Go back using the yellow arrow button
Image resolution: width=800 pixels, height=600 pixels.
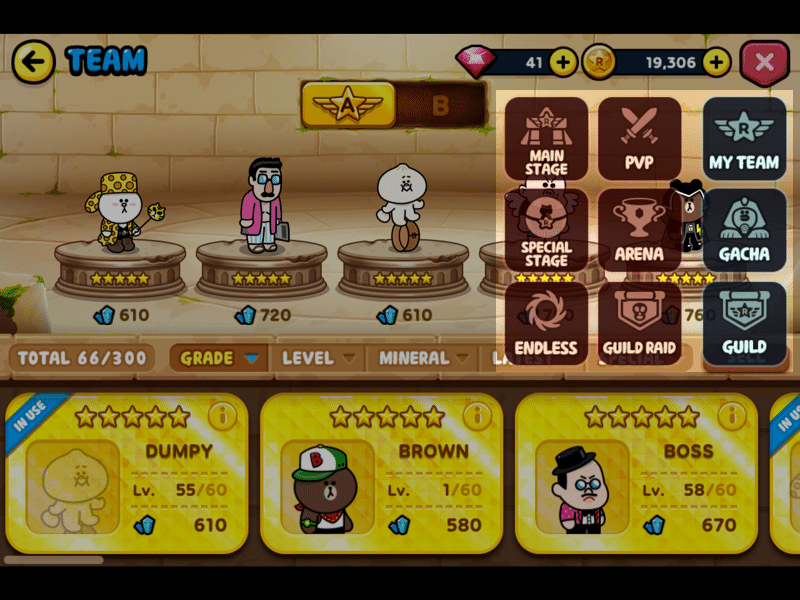coord(33,62)
